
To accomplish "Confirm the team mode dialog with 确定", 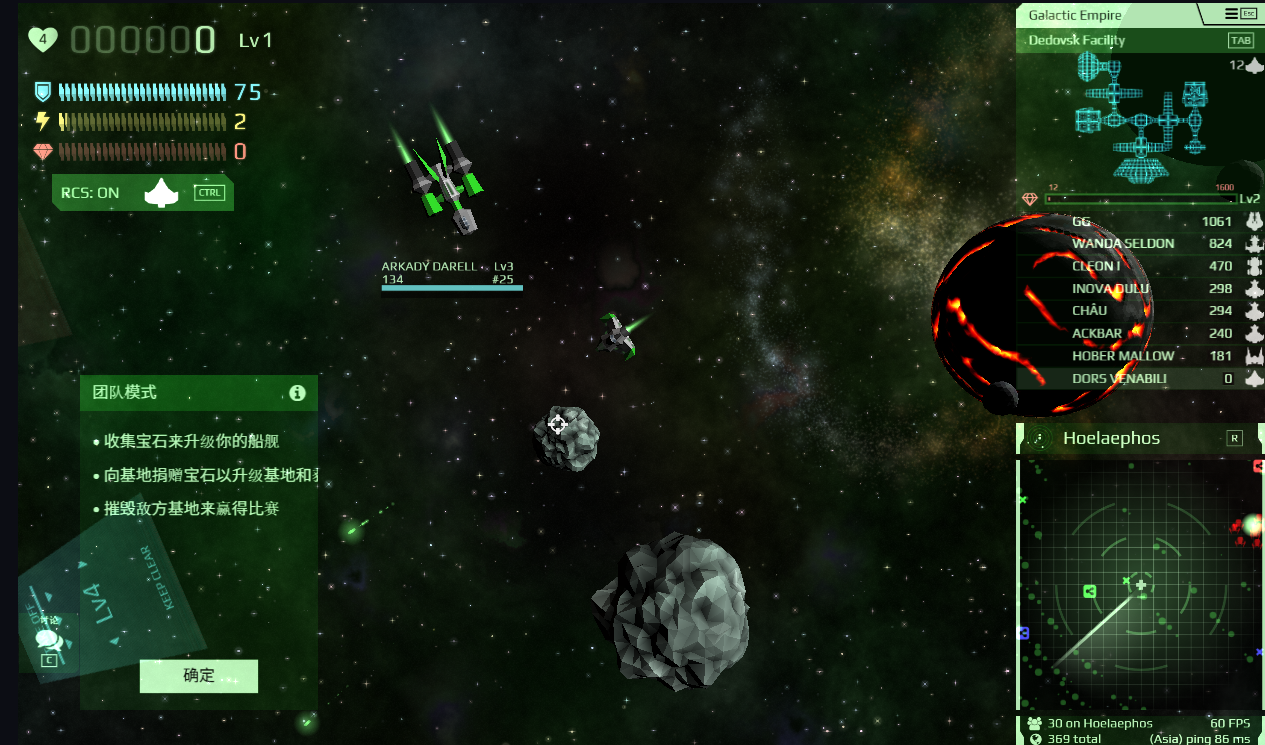I will click(198, 676).
